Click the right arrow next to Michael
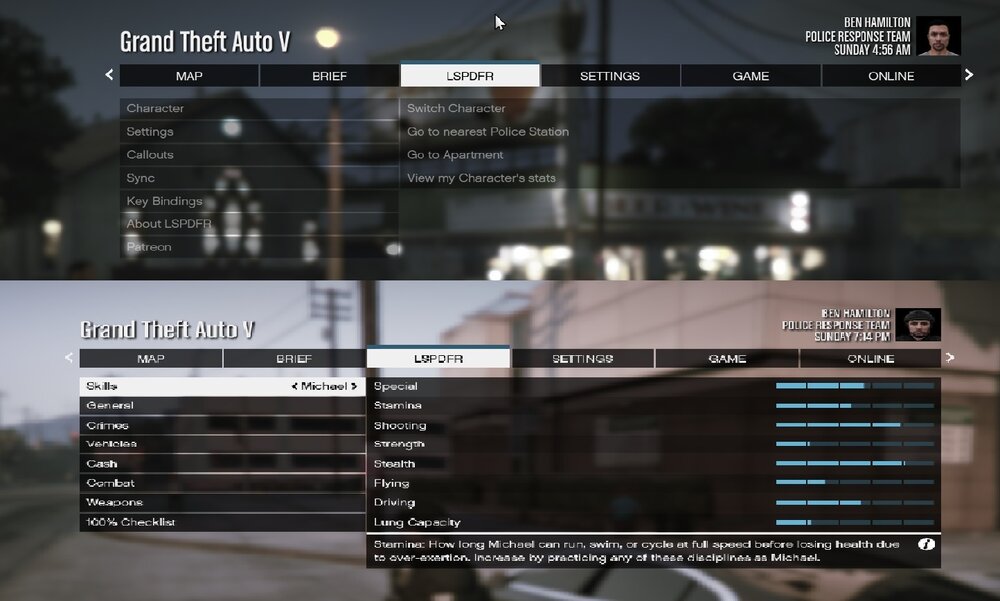Image resolution: width=1000 pixels, height=601 pixels. (354, 386)
